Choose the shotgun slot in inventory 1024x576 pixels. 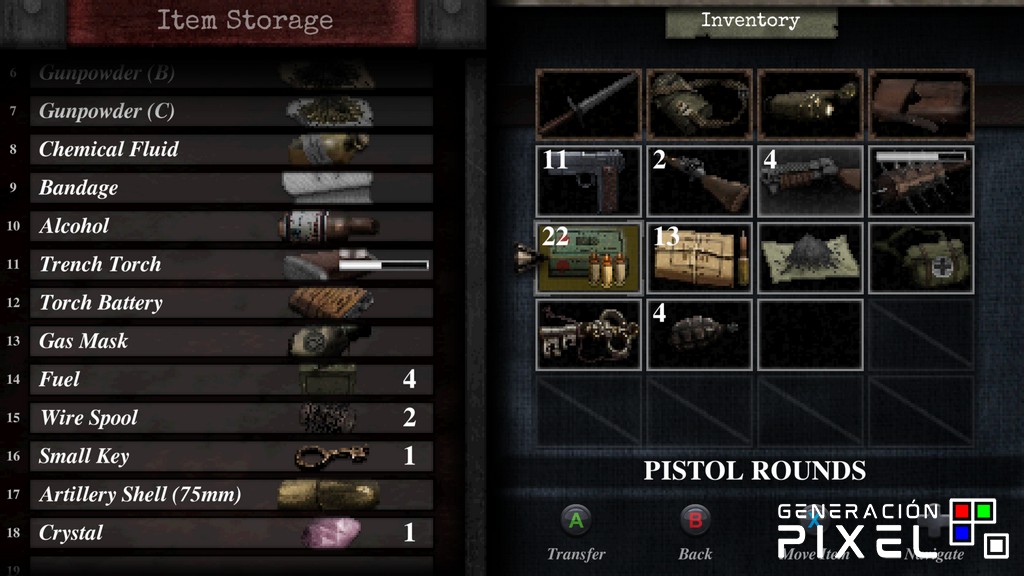699,181
